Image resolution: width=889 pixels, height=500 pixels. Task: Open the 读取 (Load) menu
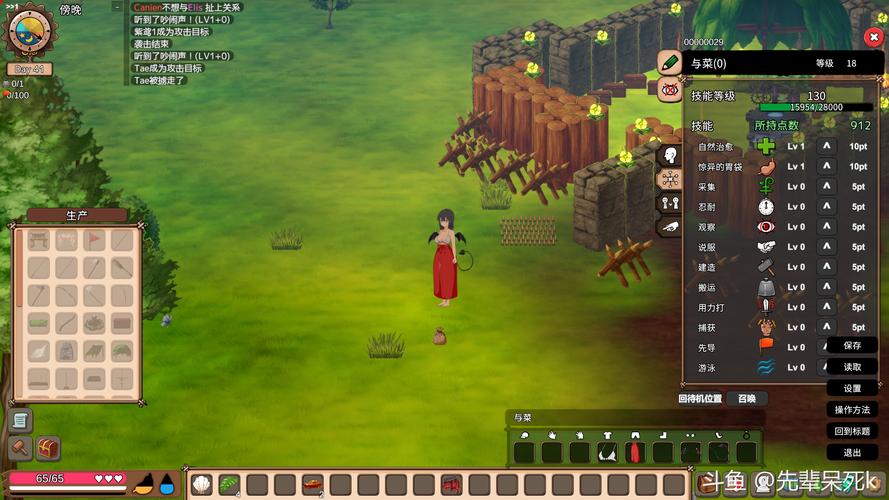click(852, 367)
